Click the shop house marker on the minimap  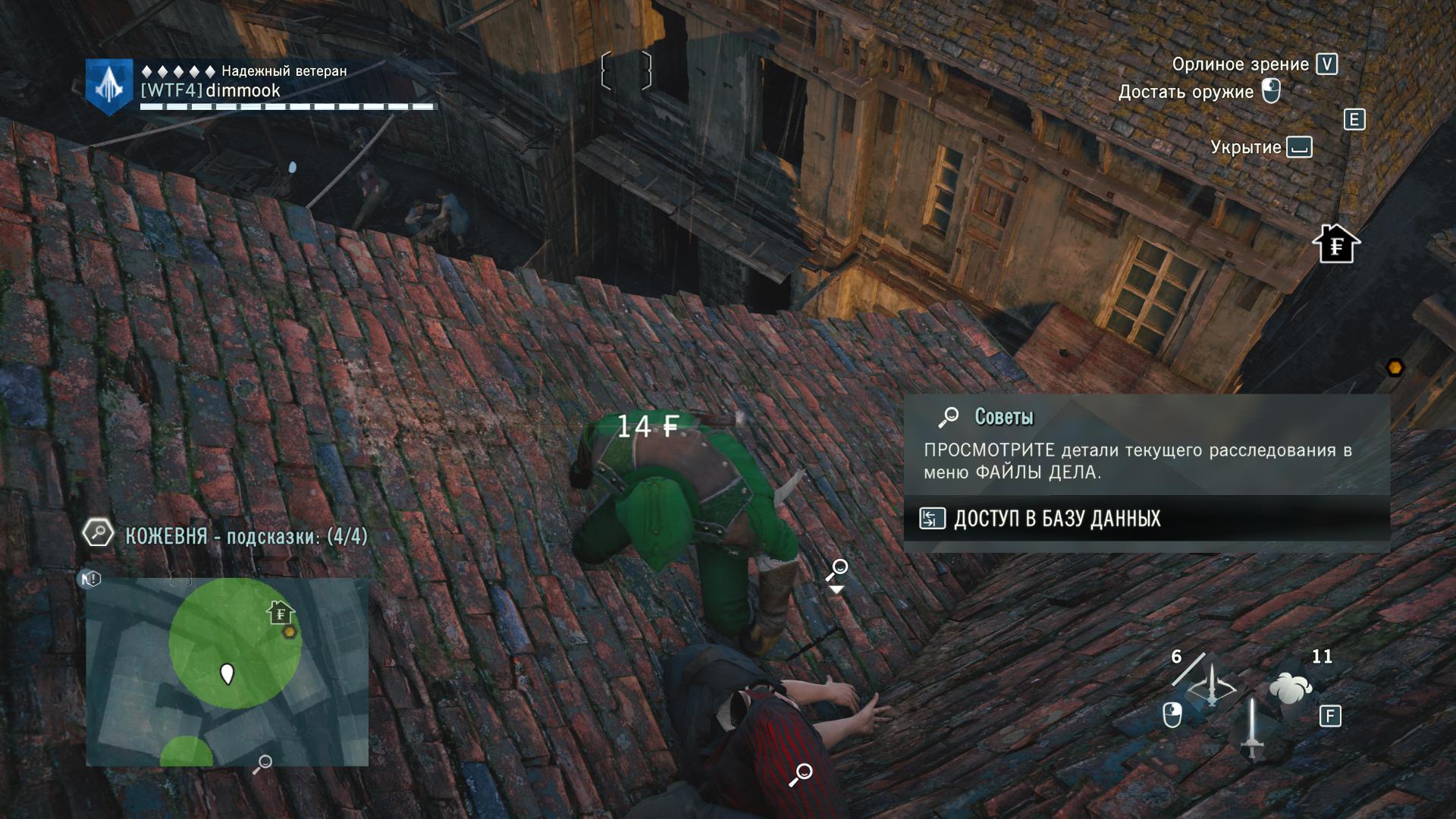(281, 611)
